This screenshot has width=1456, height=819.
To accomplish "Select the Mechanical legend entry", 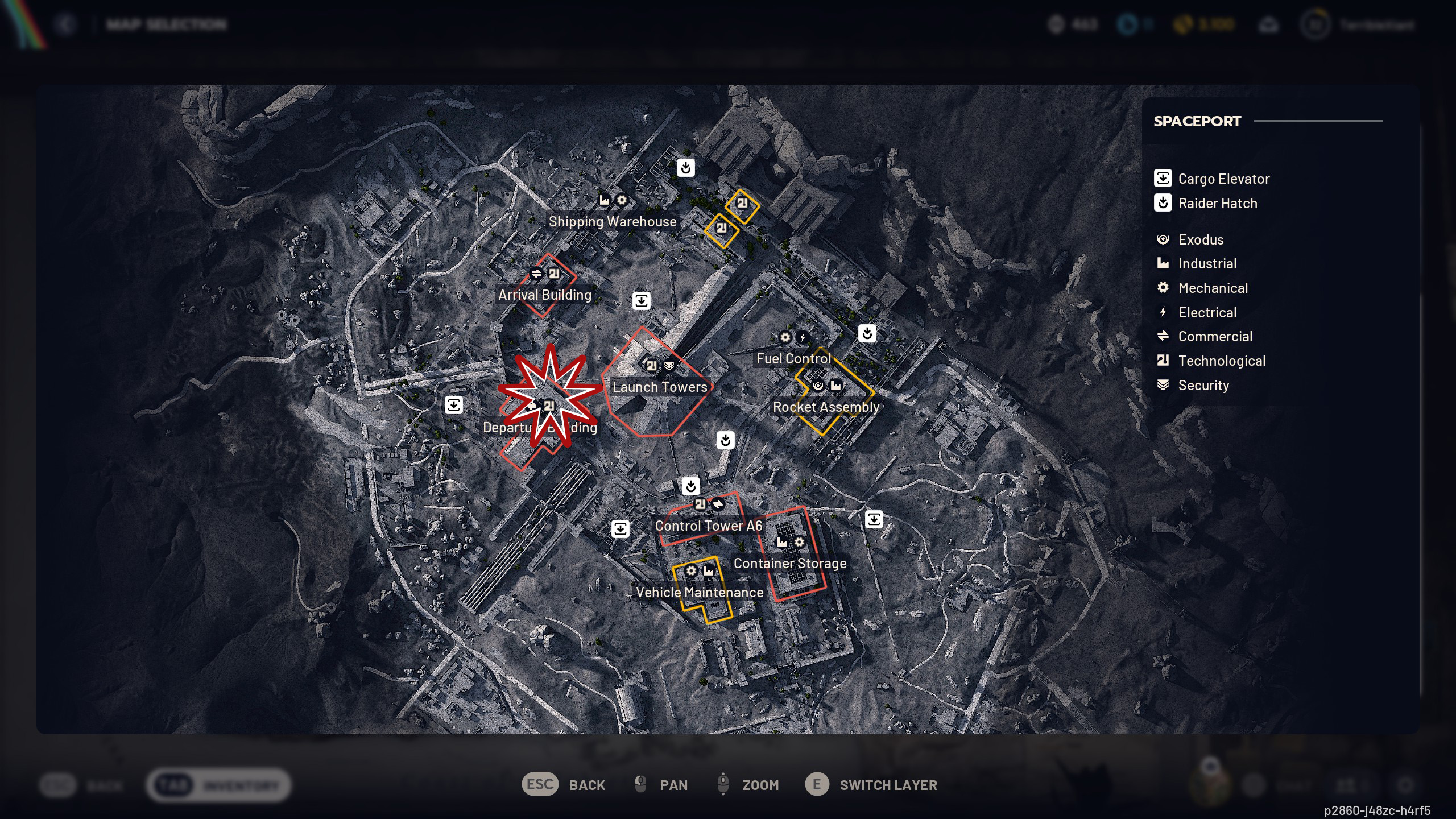I will (1213, 288).
